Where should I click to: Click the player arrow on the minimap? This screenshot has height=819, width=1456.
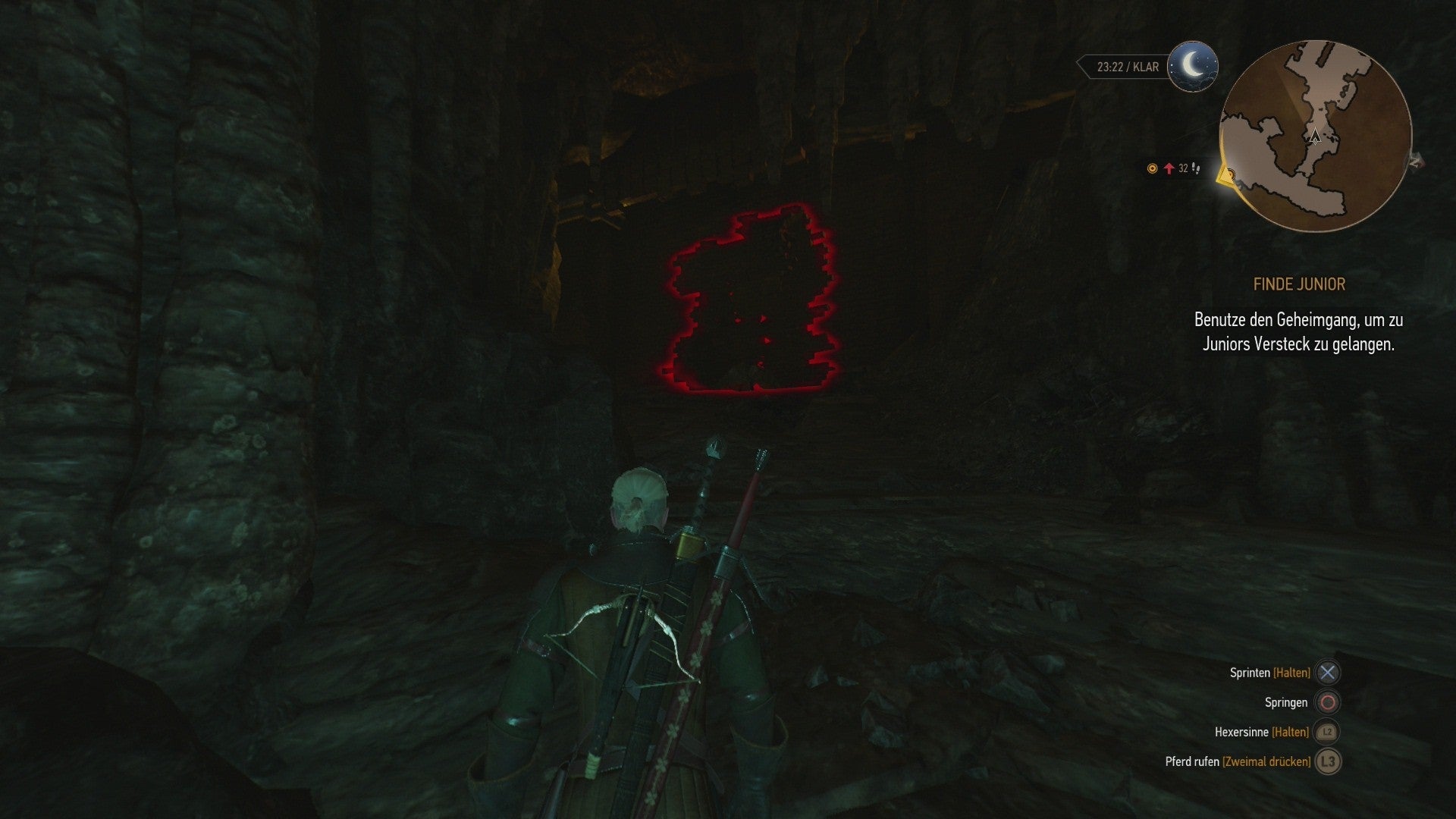click(x=1316, y=137)
